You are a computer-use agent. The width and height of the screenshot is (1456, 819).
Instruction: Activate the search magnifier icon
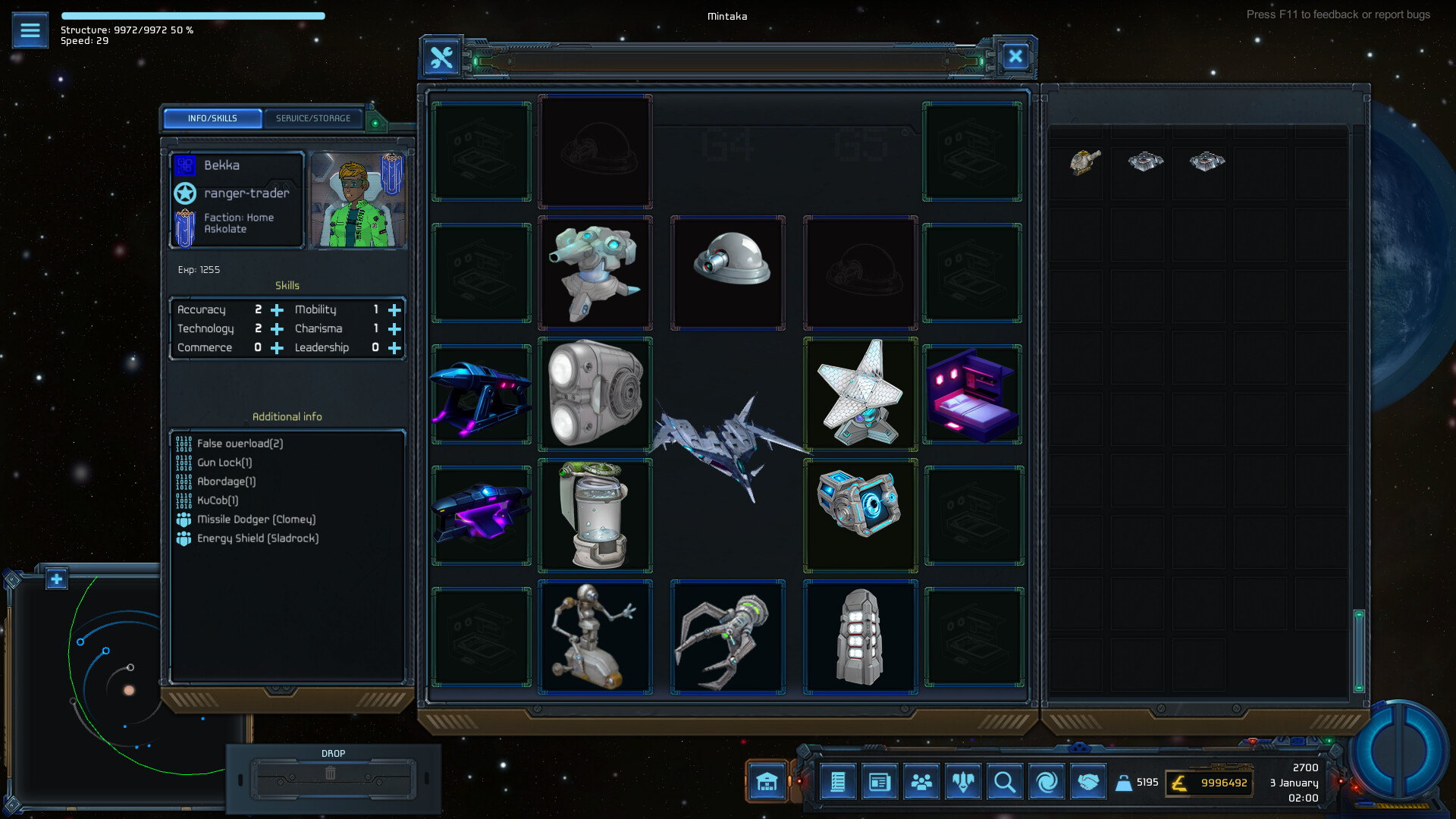click(x=1005, y=782)
